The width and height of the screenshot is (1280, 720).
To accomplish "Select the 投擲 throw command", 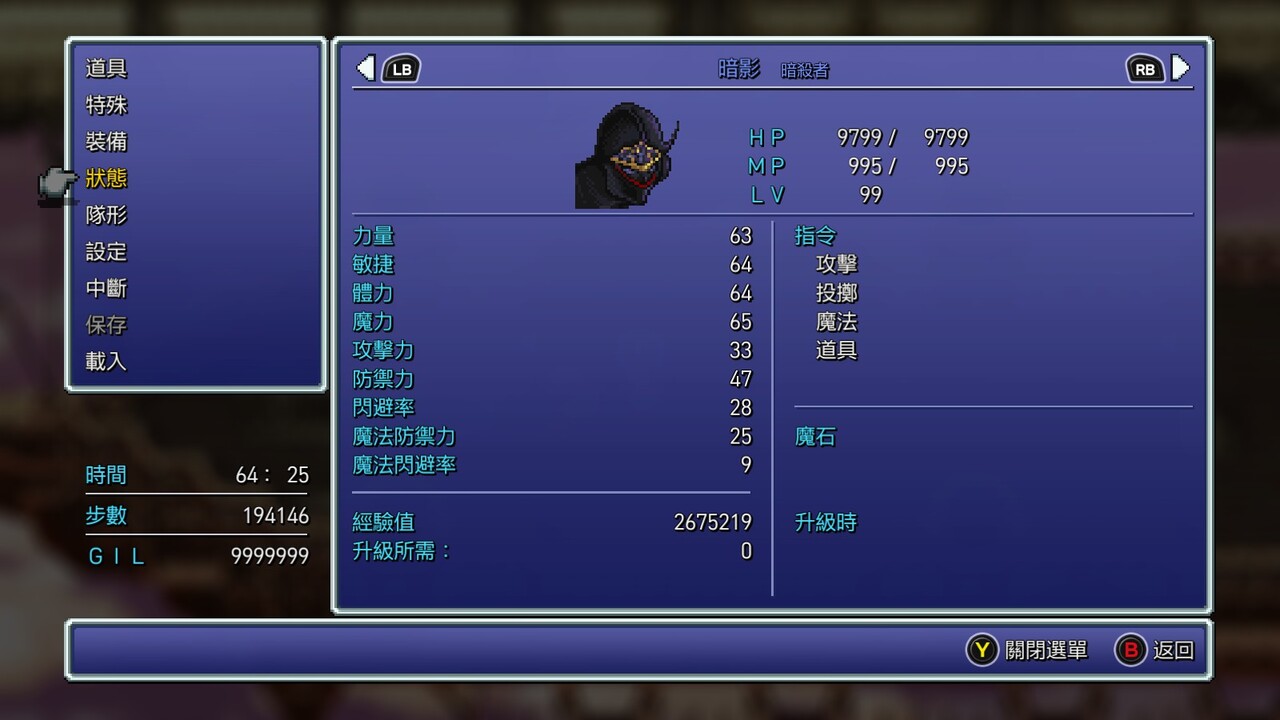I will [x=837, y=294].
